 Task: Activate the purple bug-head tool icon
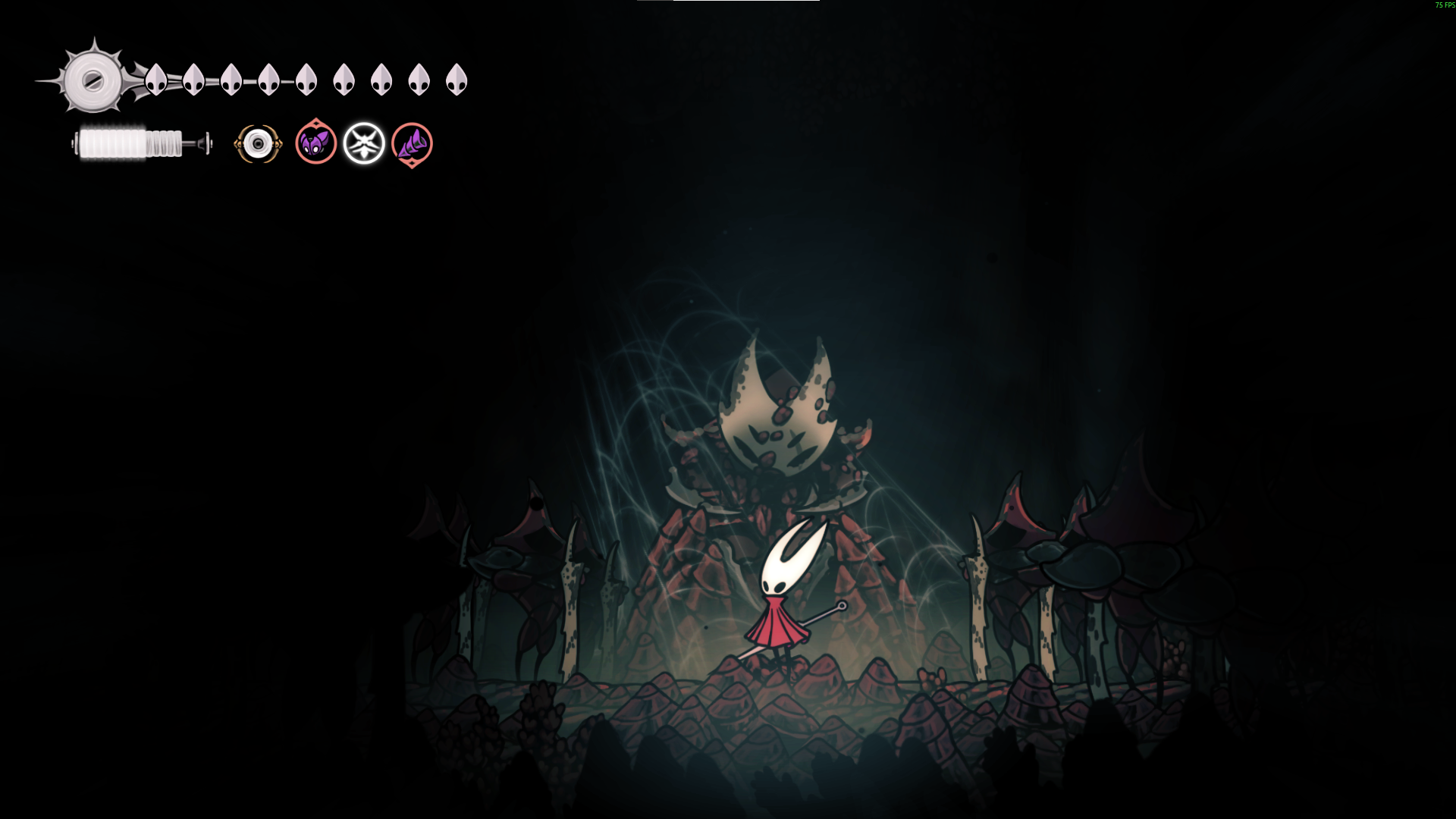click(x=316, y=143)
